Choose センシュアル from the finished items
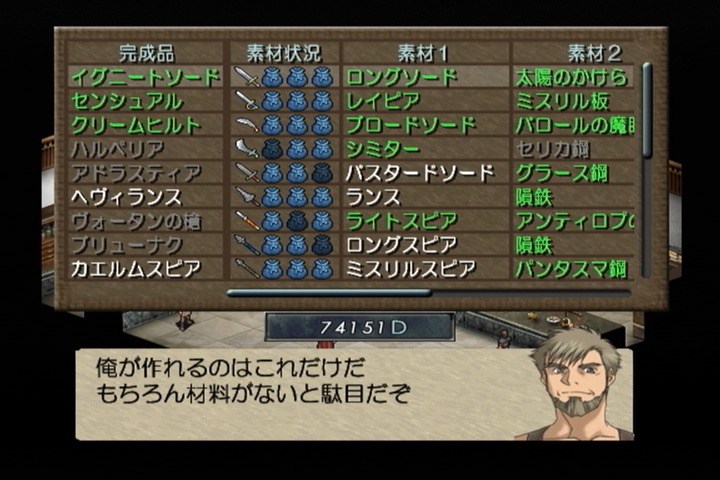Screen dimensions: 720x480 (x=126, y=101)
